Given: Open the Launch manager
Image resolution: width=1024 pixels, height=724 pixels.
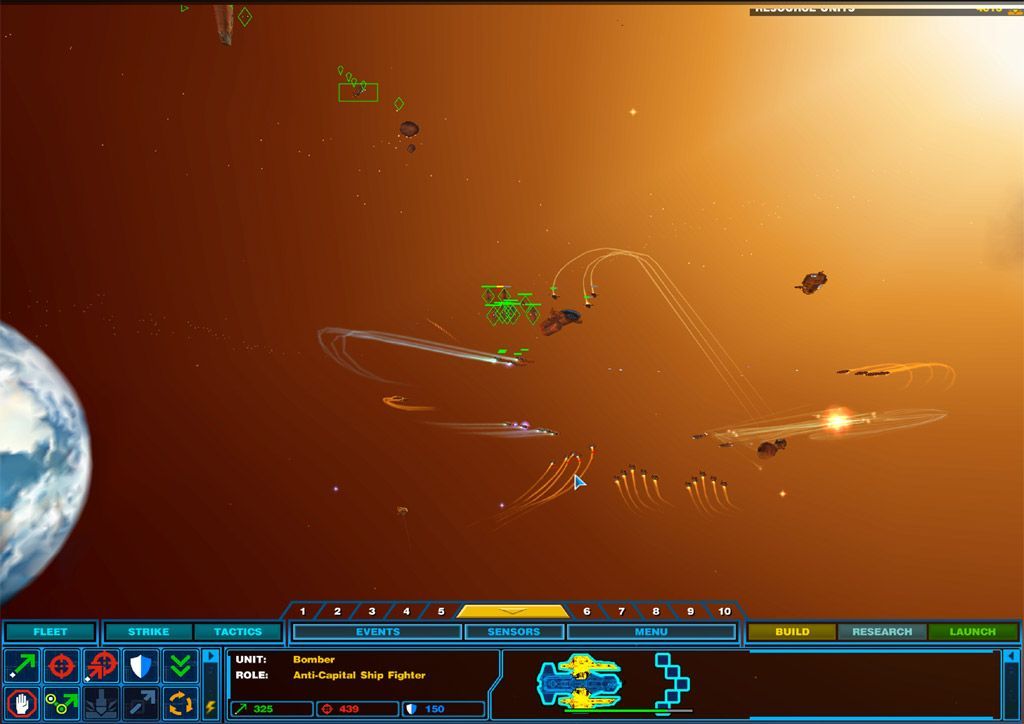Looking at the screenshot, I should [x=973, y=632].
